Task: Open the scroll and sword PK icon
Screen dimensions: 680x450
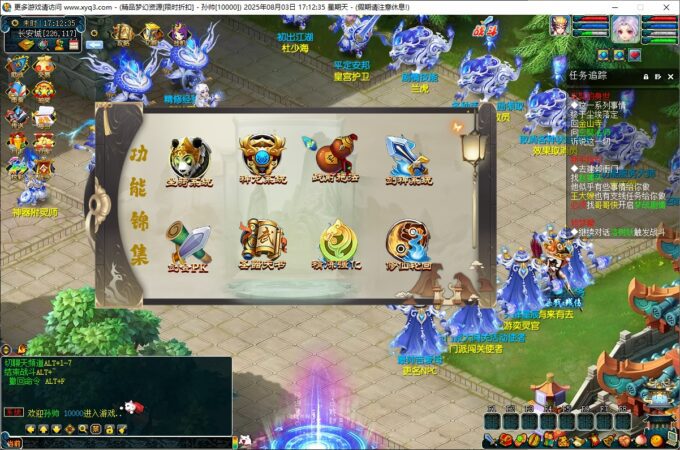Action: click(x=190, y=242)
